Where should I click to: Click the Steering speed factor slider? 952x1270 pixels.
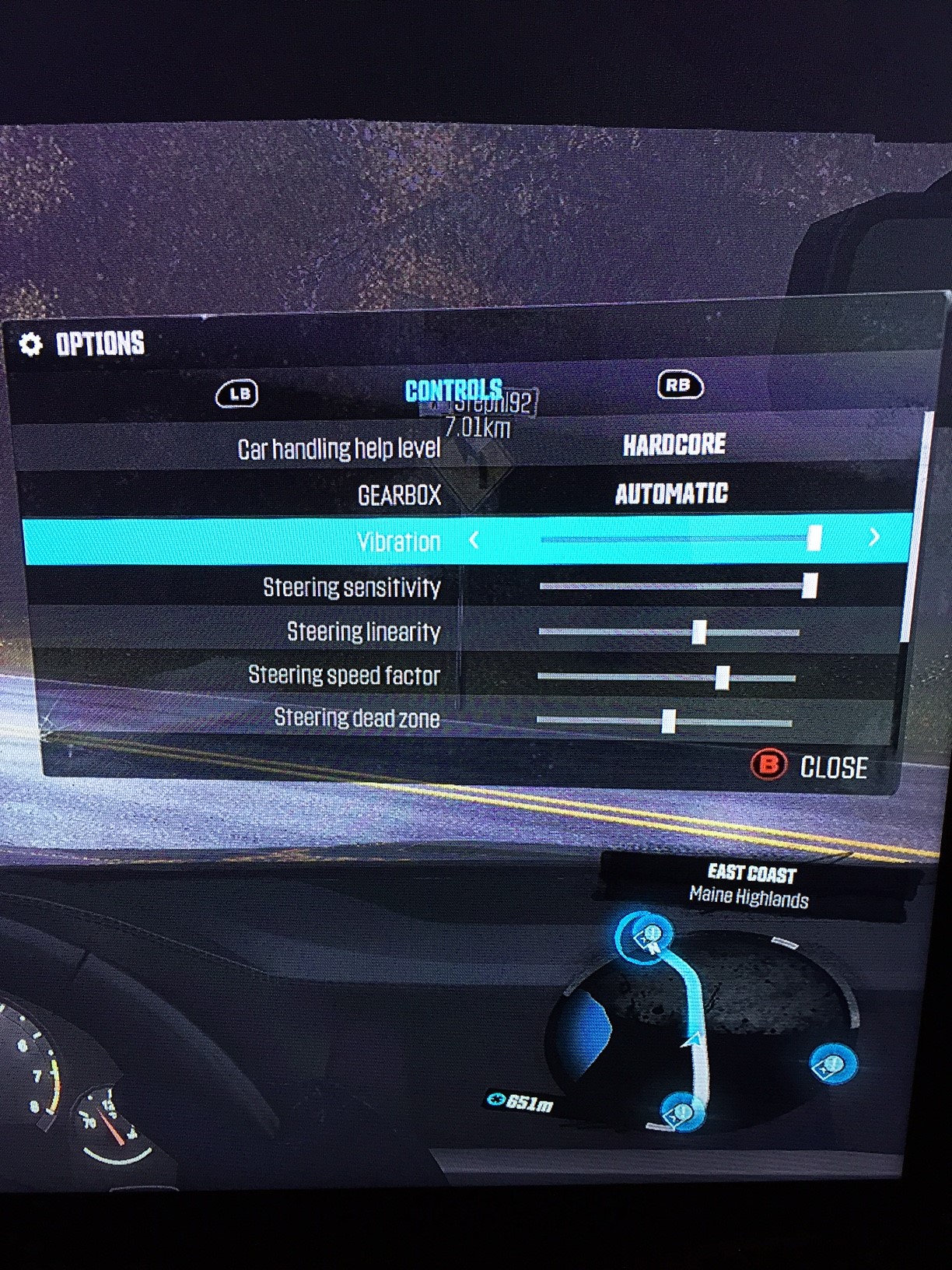pyautogui.click(x=722, y=677)
